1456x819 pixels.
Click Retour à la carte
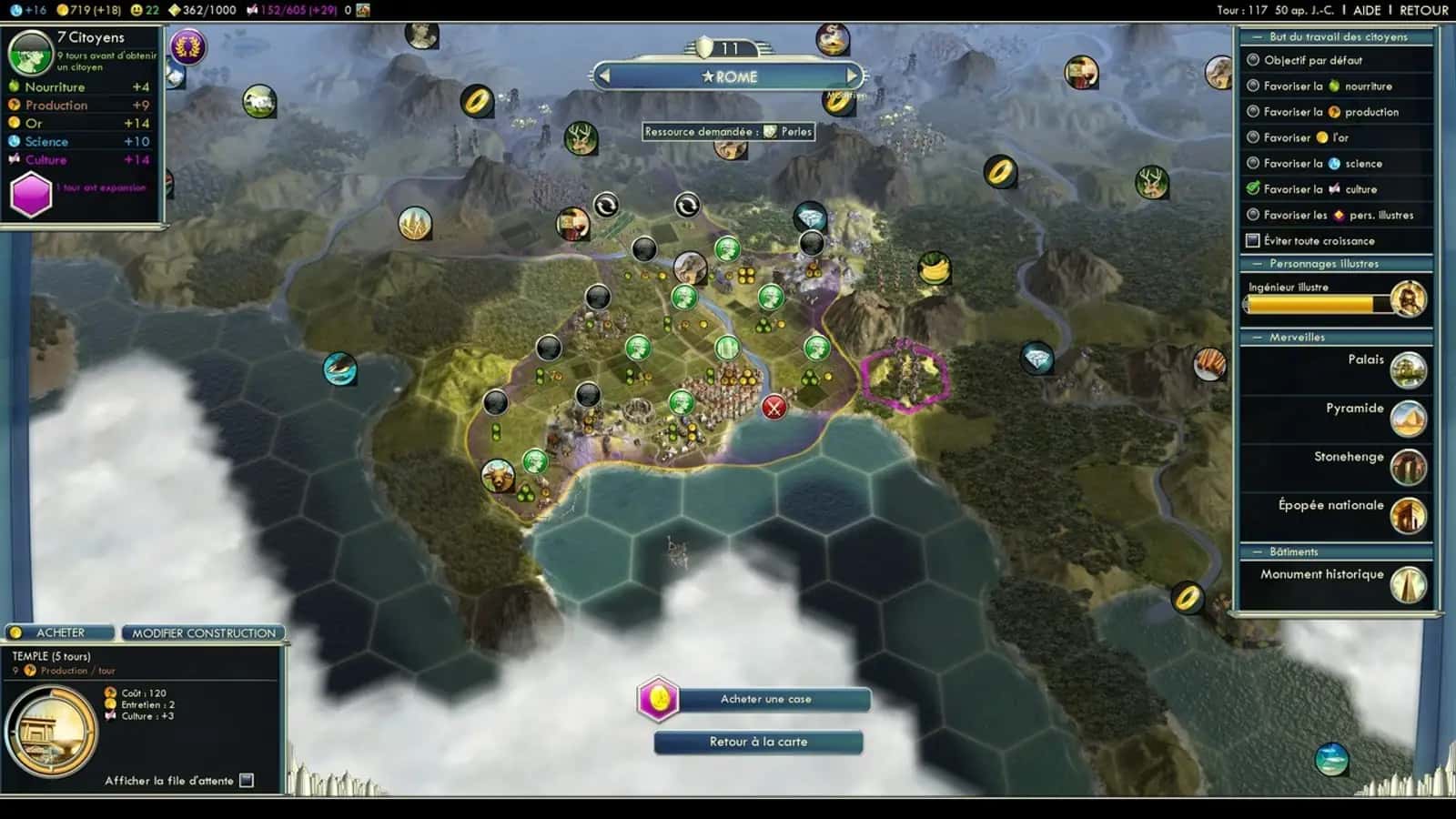pos(758,742)
